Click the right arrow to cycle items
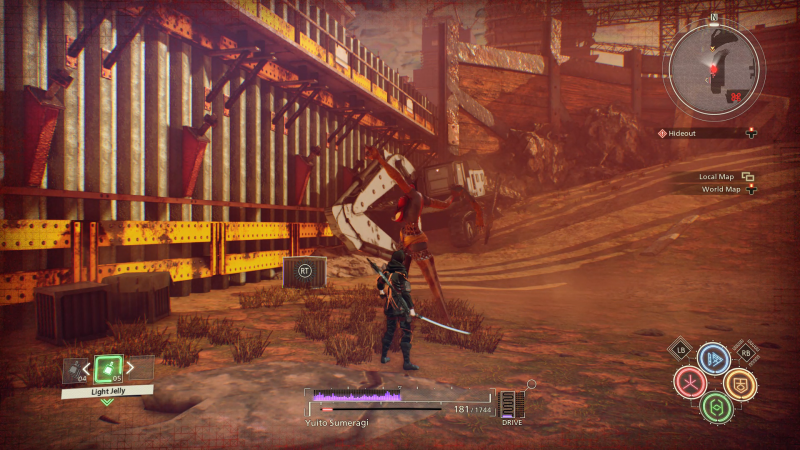This screenshot has width=800, height=450. click(x=128, y=370)
